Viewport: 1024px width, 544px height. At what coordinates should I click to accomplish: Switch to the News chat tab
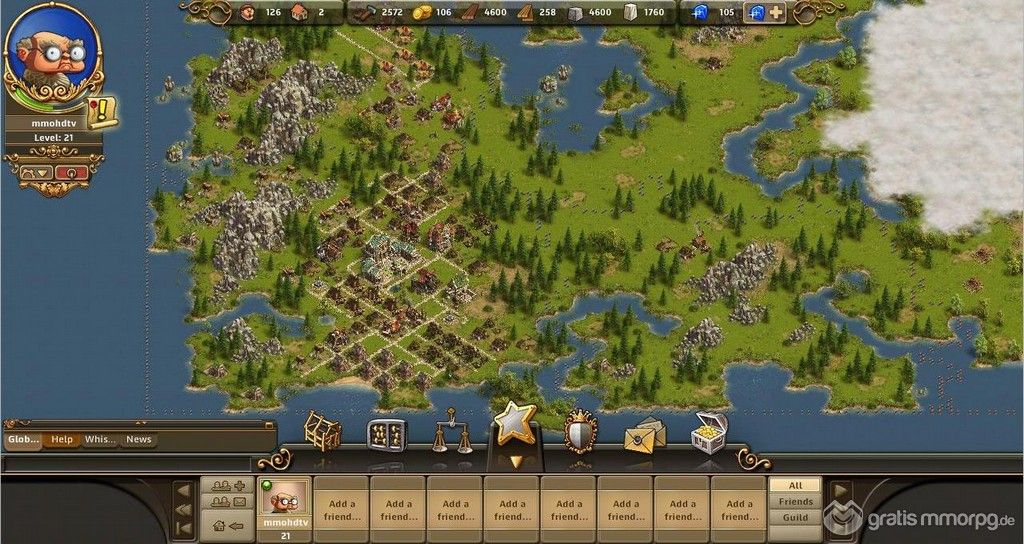[x=139, y=439]
